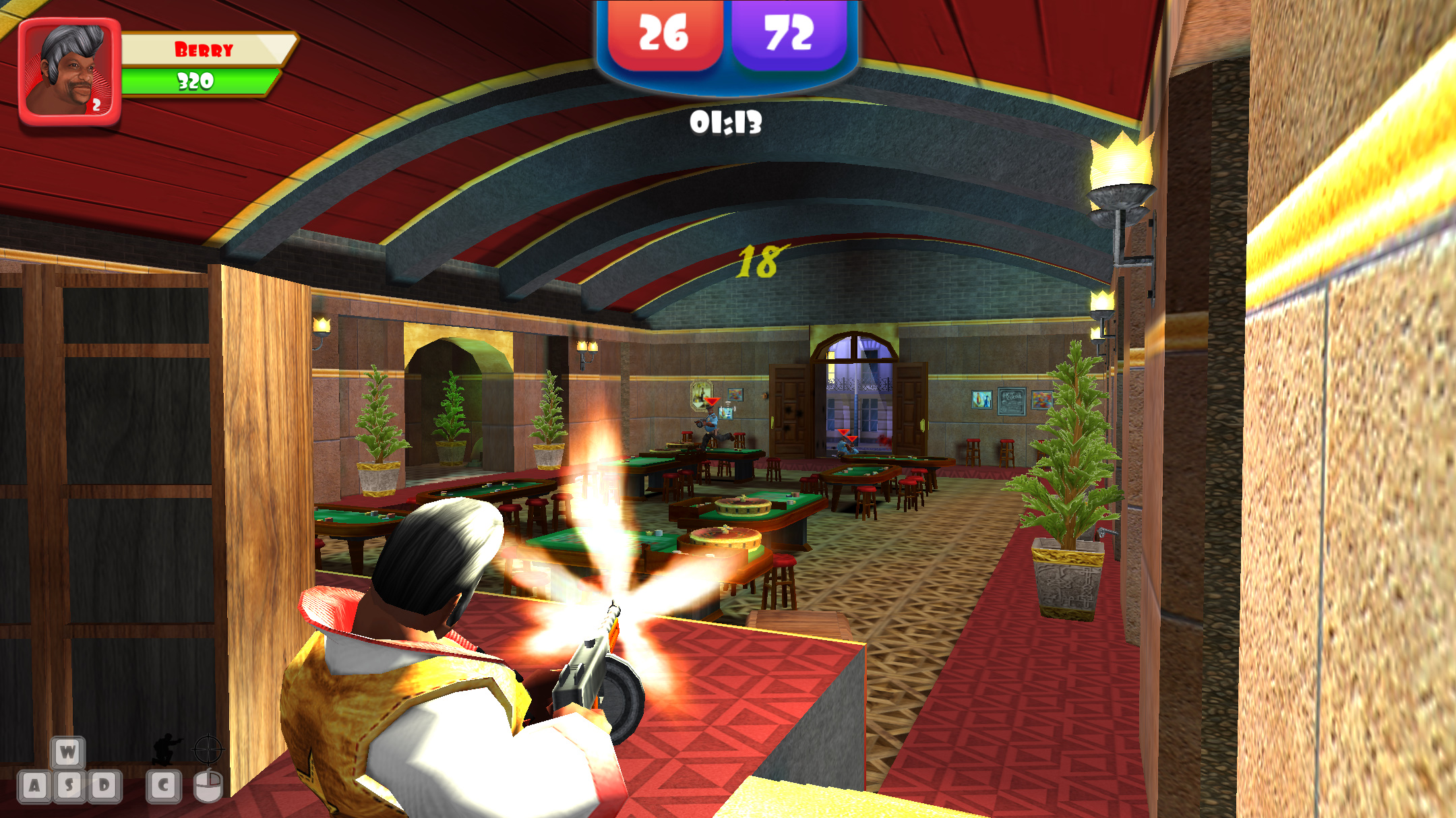Click the D movement key icon
Viewport: 1456px width, 818px height.
coord(104,788)
